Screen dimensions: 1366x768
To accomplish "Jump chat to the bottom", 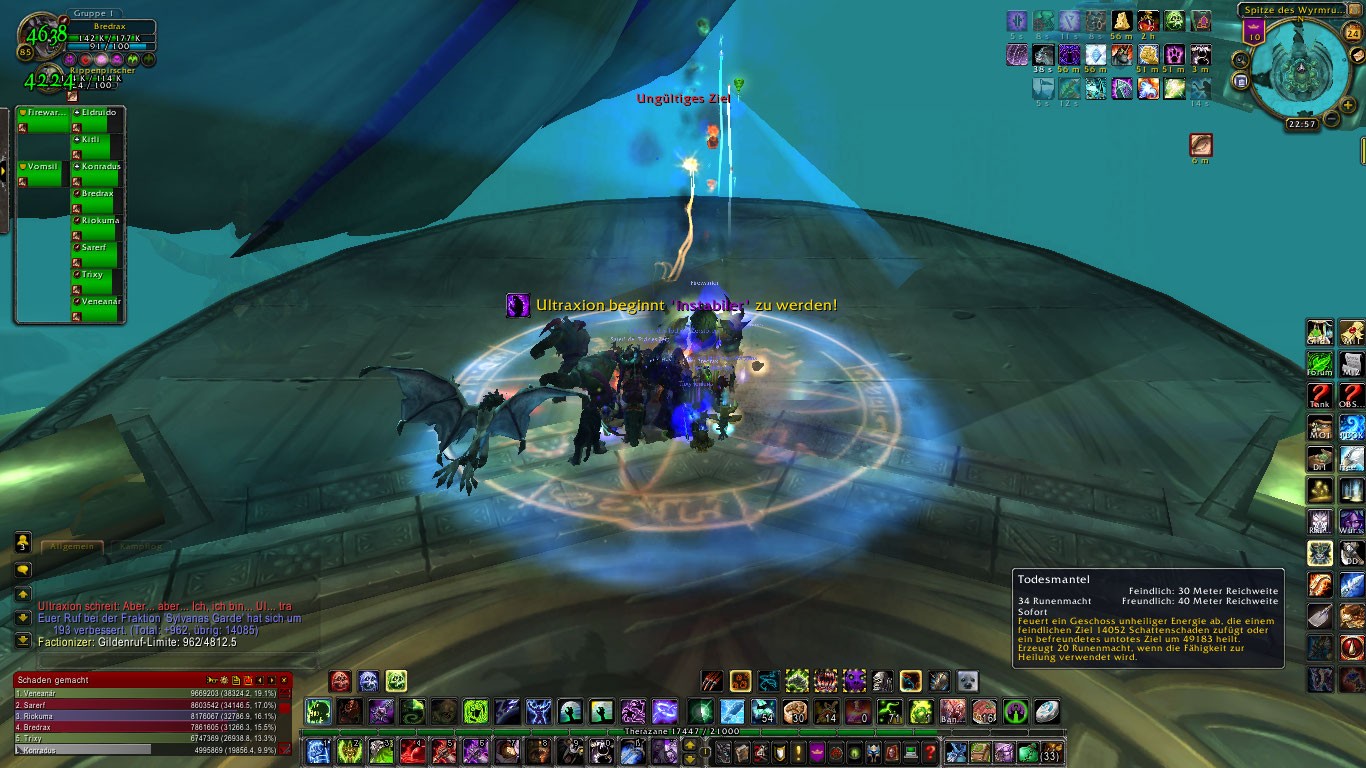I will [x=23, y=640].
